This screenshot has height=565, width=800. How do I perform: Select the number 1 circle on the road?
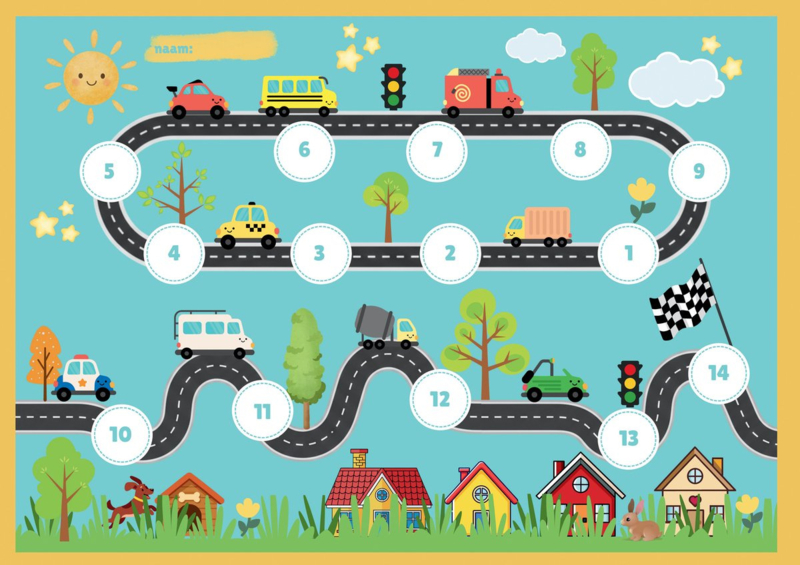[x=629, y=253]
